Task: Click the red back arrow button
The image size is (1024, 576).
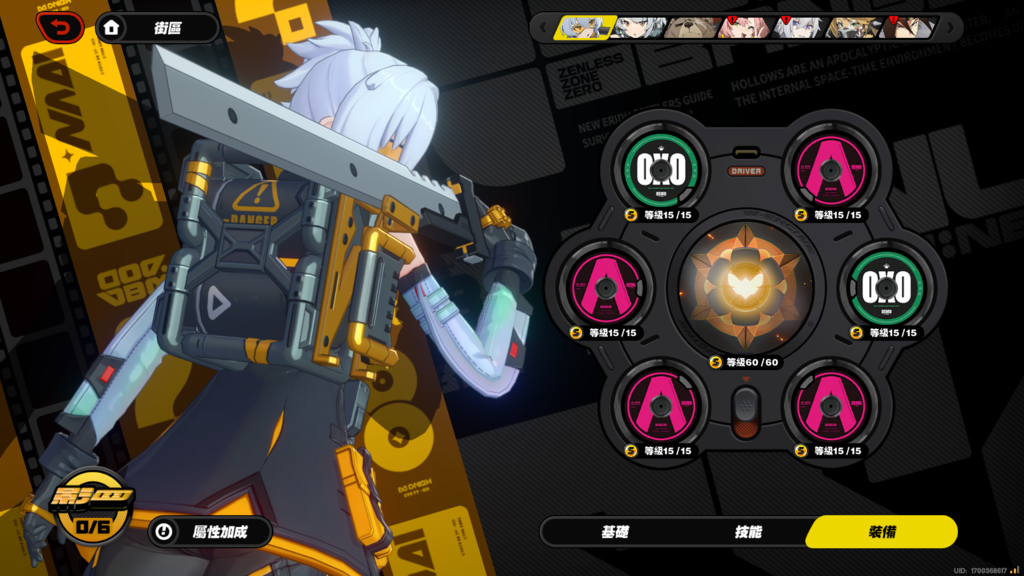Action: tap(60, 27)
